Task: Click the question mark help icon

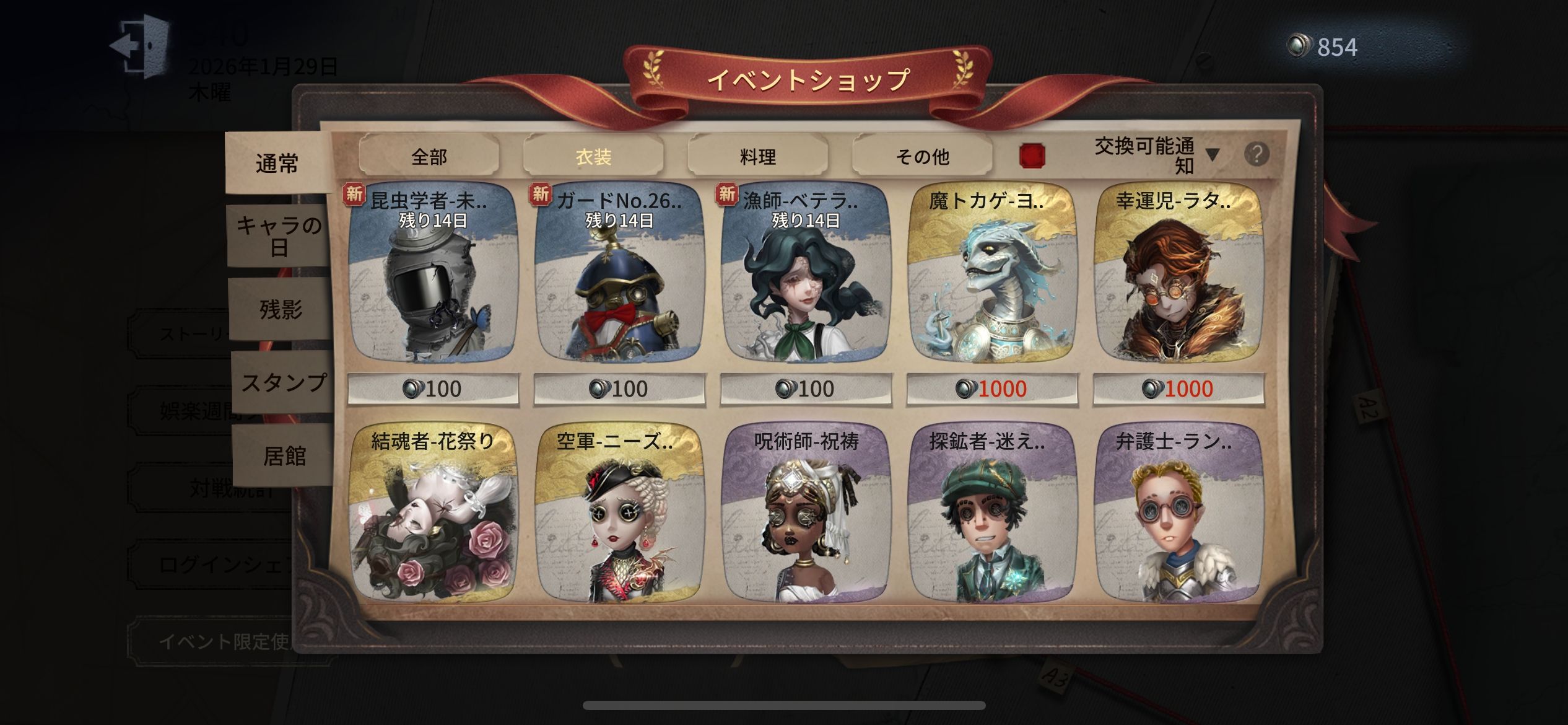Action: [x=1257, y=154]
